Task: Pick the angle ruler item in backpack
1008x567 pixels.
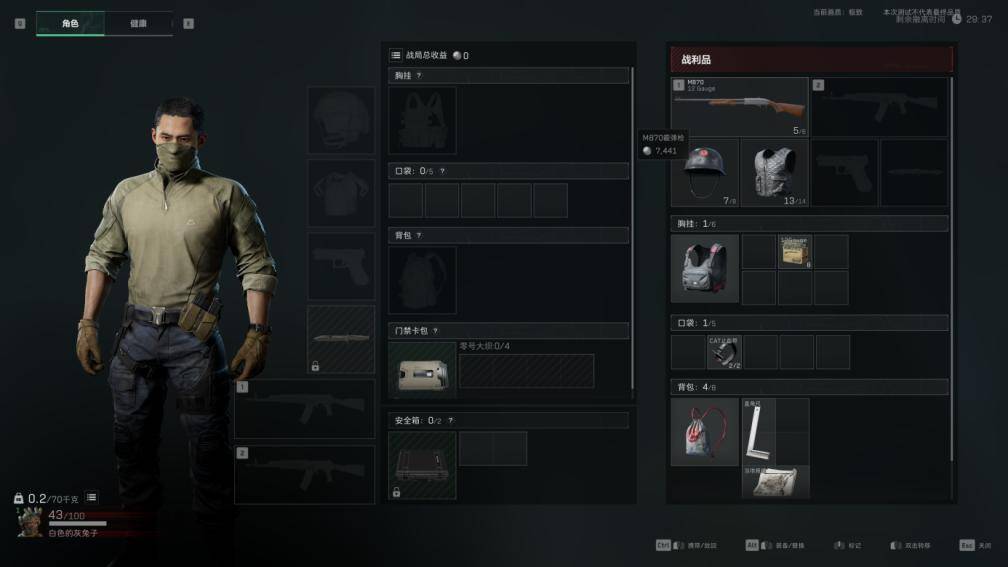Action: (x=759, y=431)
